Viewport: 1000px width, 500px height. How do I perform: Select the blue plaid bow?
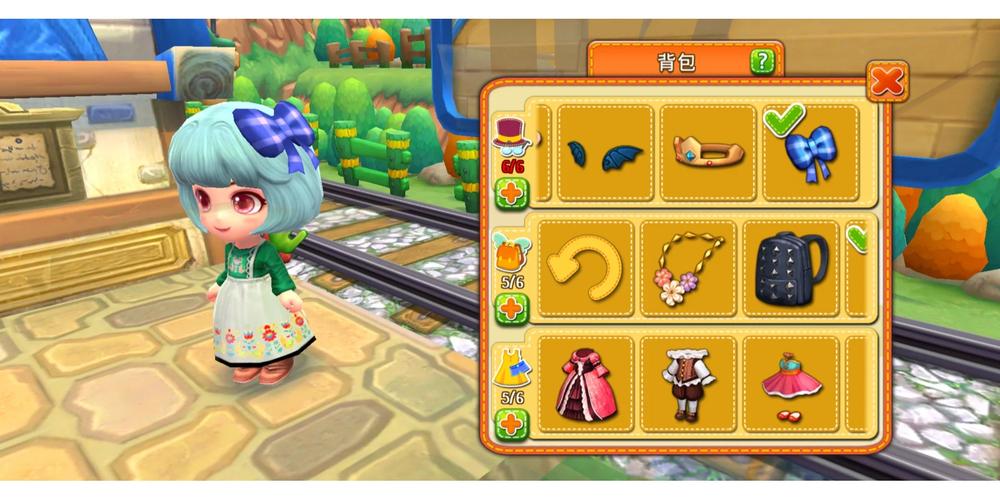pos(810,155)
